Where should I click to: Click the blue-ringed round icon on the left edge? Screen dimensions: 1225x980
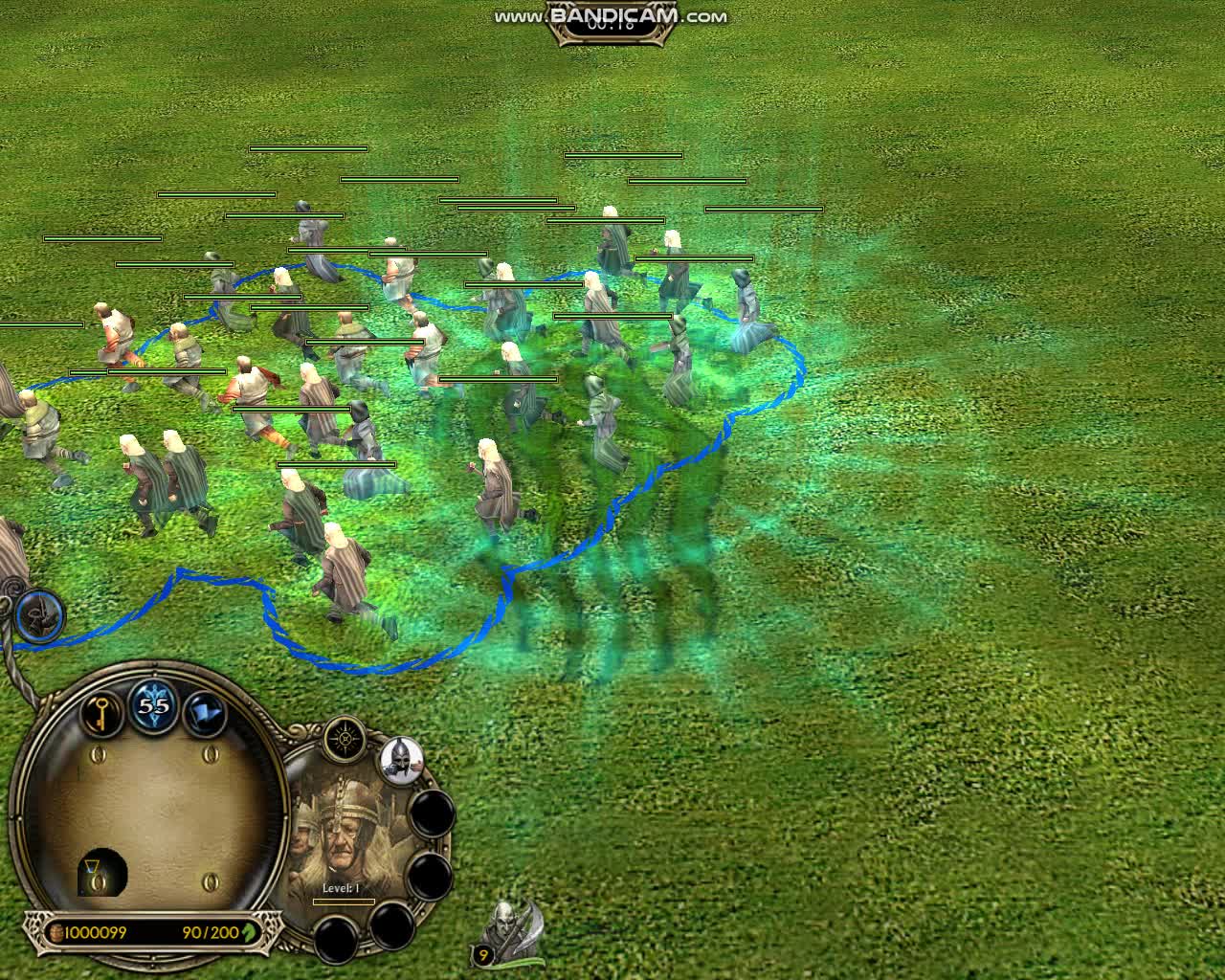click(x=39, y=615)
